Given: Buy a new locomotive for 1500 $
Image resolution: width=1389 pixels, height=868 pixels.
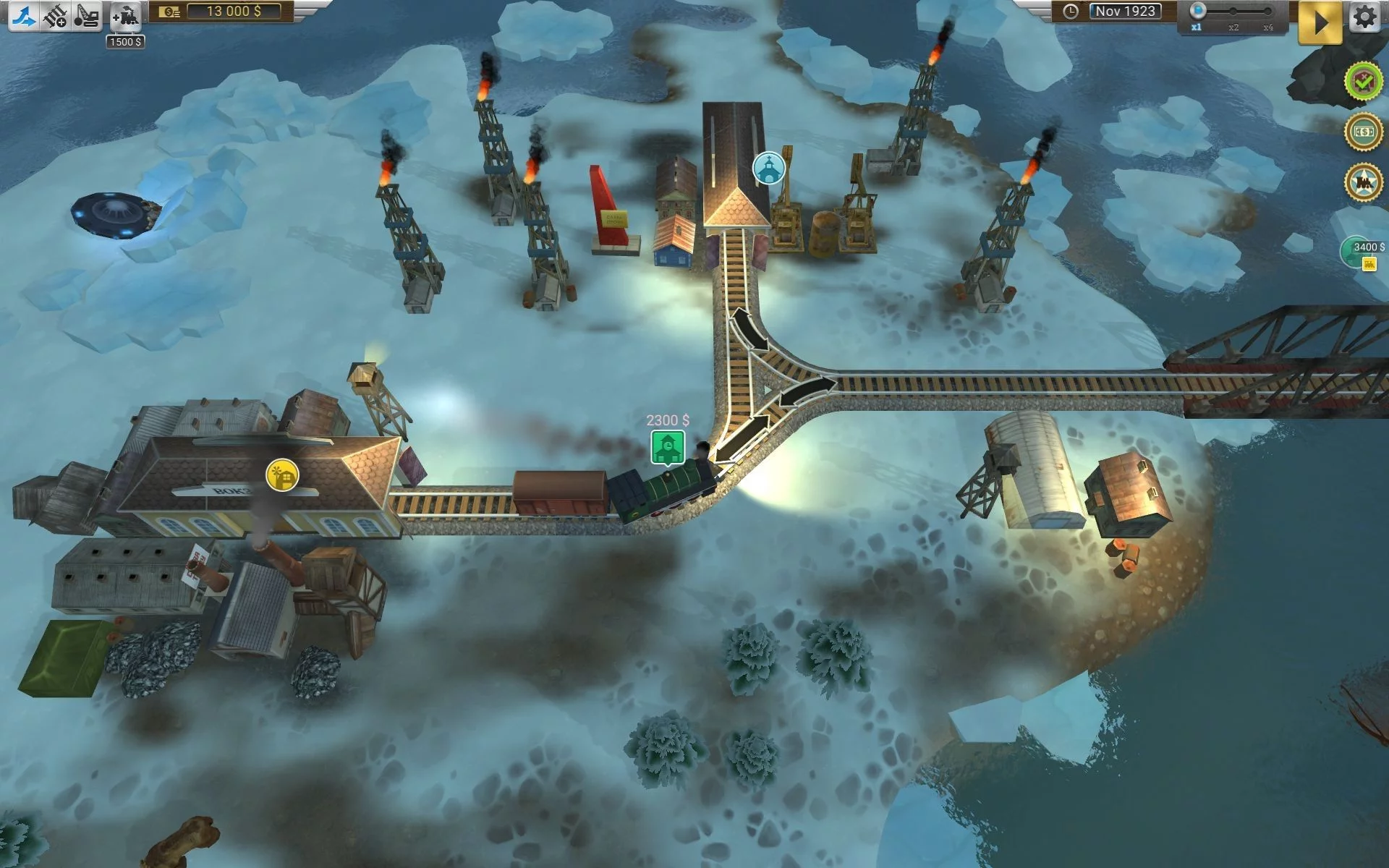Looking at the screenshot, I should click(x=126, y=16).
